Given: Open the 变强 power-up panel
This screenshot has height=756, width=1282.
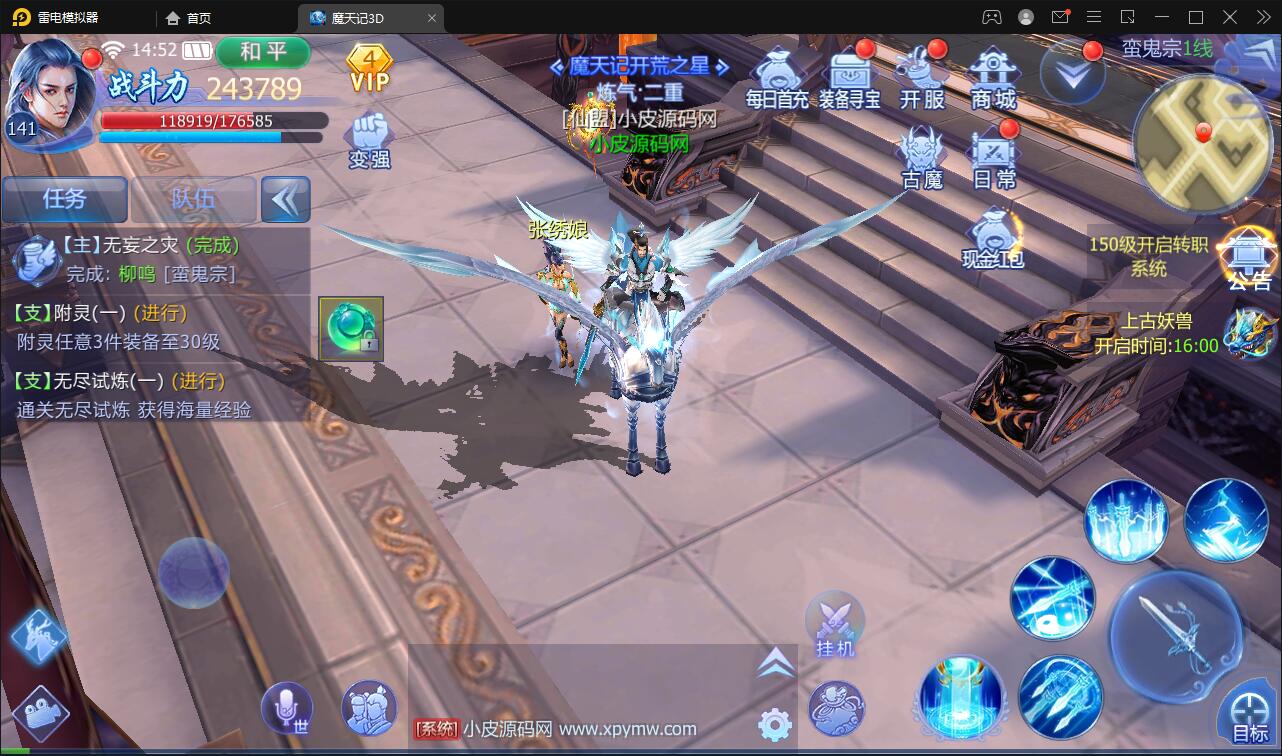Looking at the screenshot, I should coord(369,140).
